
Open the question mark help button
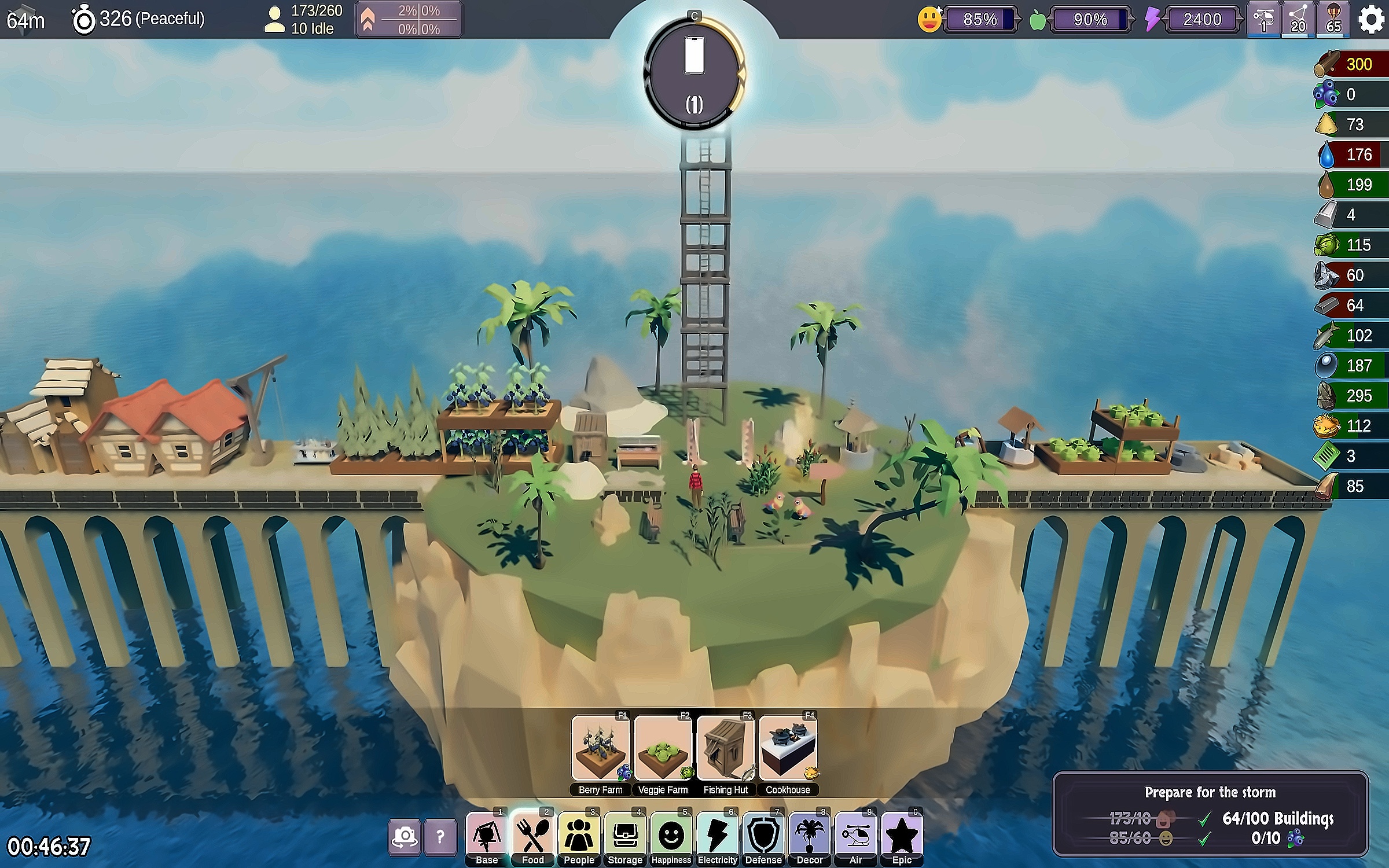point(440,836)
